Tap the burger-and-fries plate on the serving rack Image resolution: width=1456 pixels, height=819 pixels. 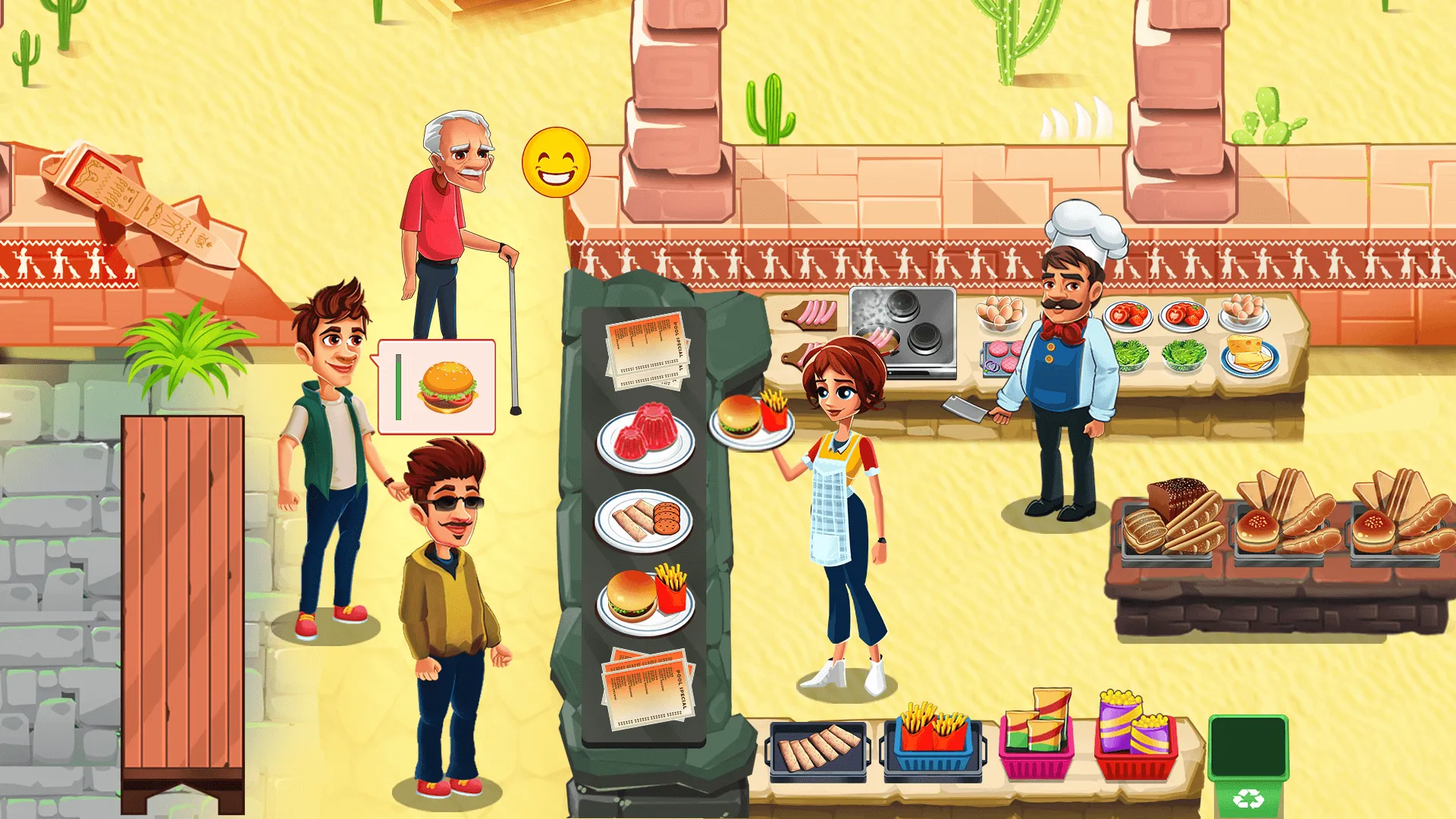click(x=648, y=595)
